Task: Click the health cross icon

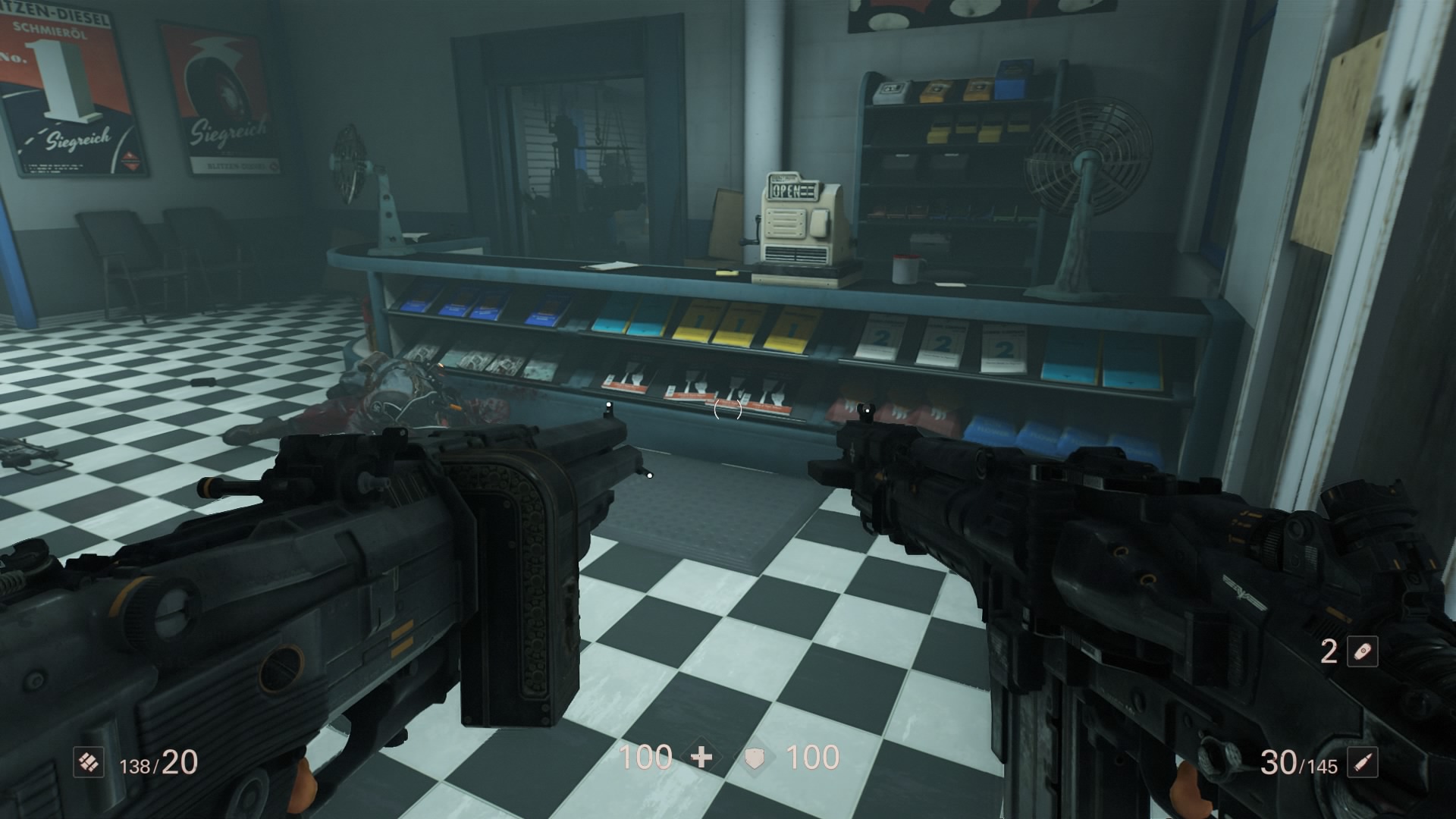Action: (x=703, y=758)
